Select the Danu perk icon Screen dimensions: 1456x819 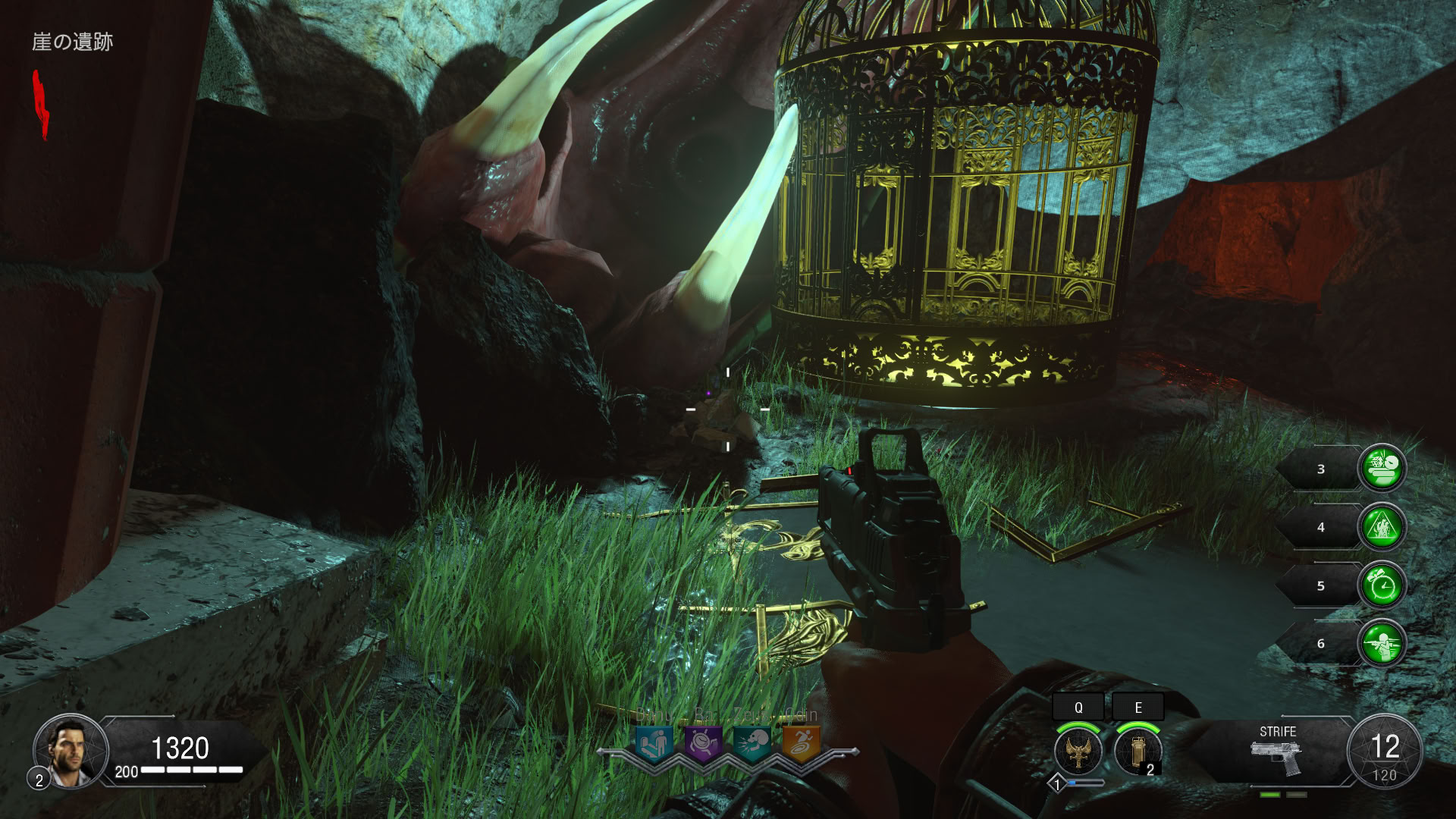click(x=653, y=743)
